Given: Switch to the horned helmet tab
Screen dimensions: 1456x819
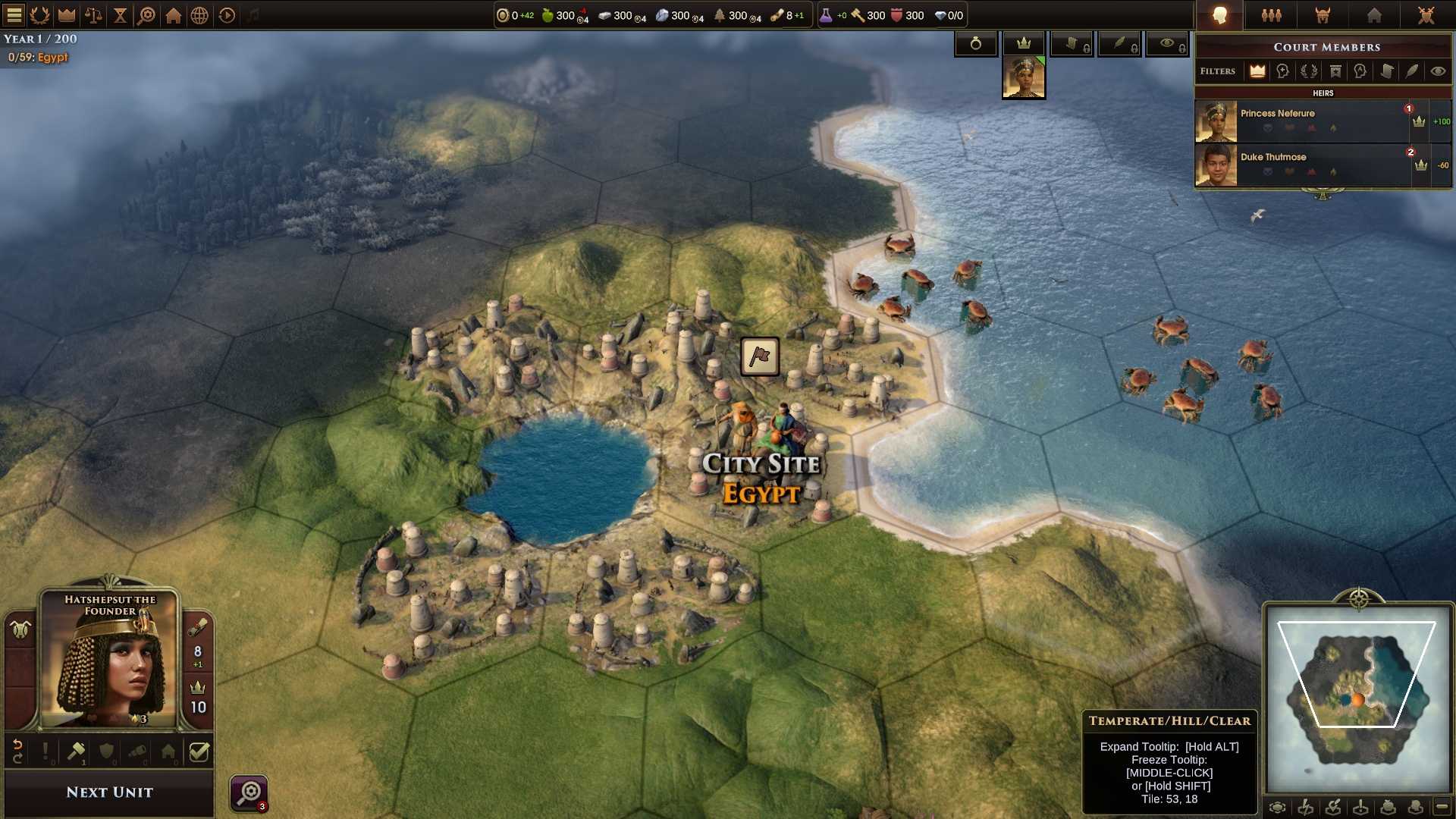Looking at the screenshot, I should coord(1323,15).
